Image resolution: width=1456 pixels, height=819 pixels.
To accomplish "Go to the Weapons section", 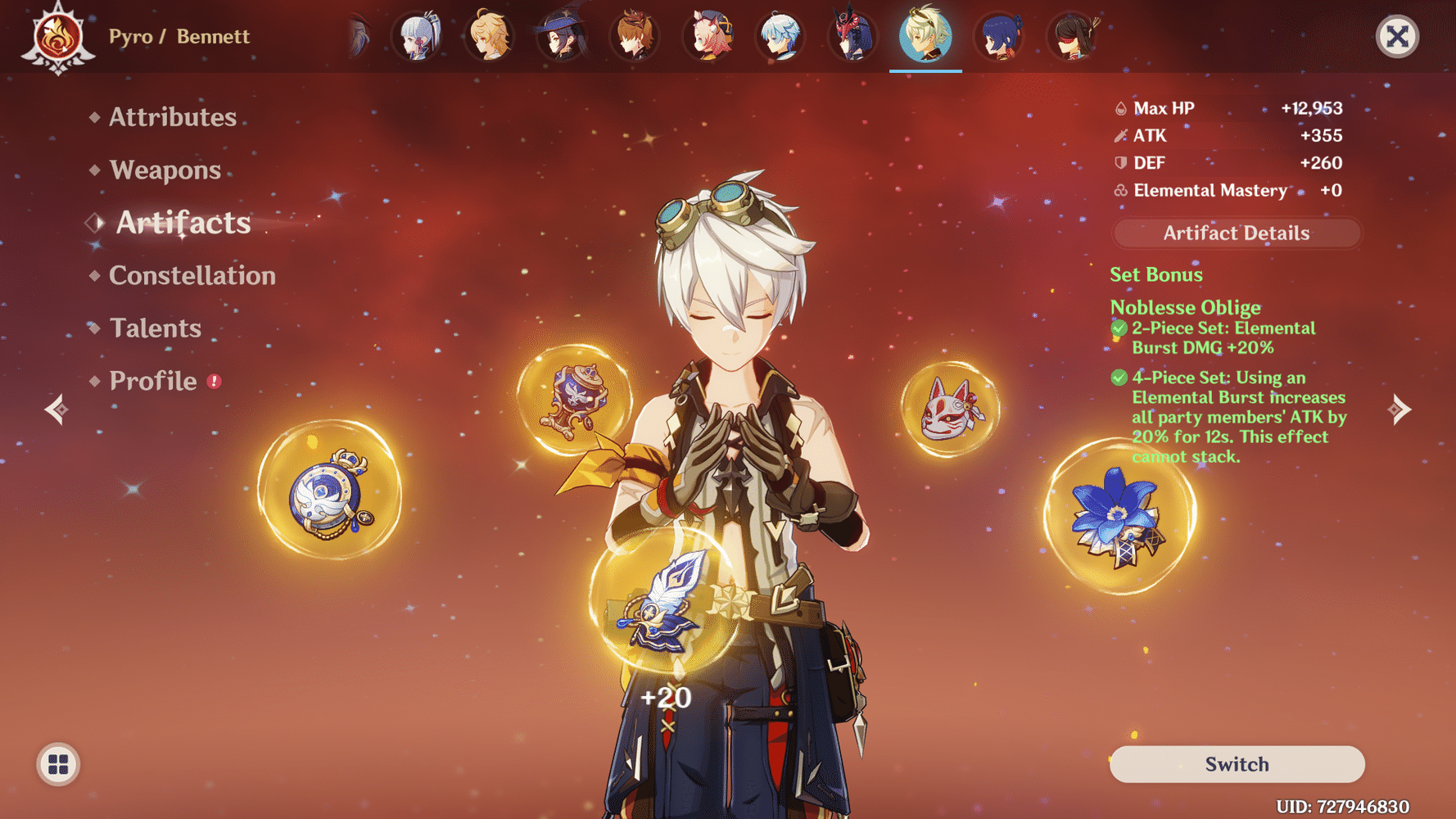I will [165, 170].
